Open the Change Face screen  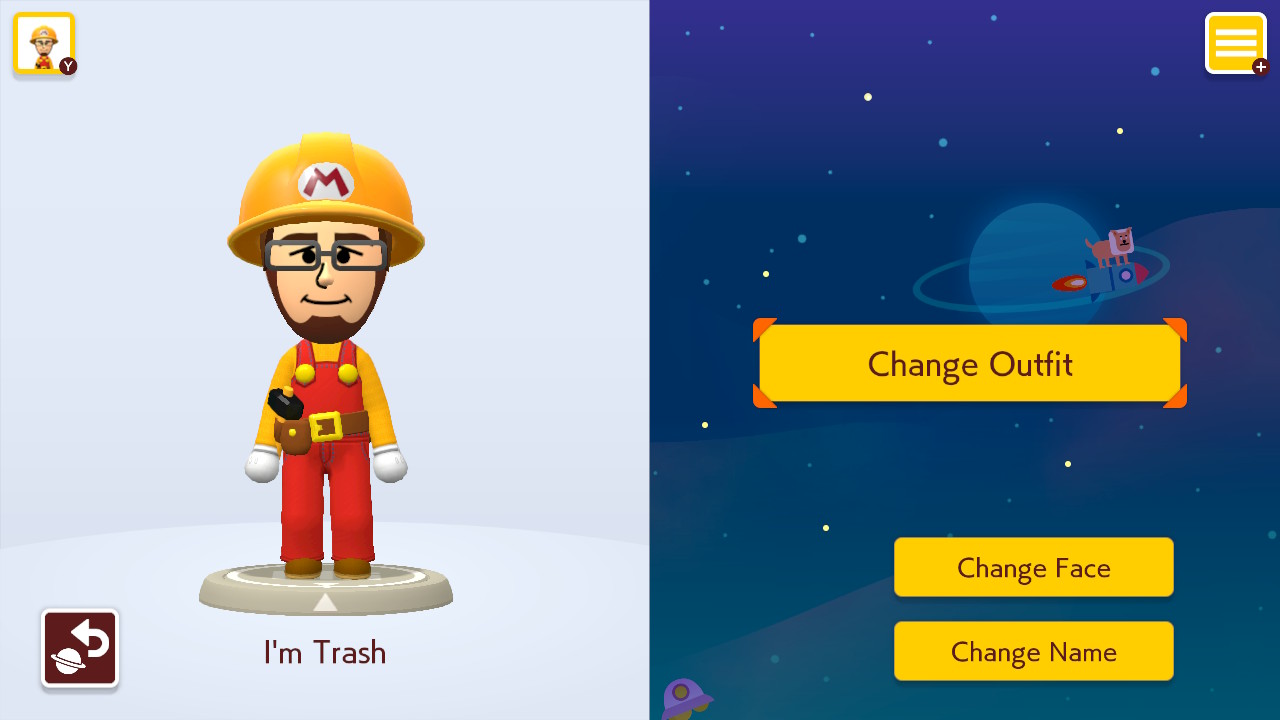[1033, 567]
